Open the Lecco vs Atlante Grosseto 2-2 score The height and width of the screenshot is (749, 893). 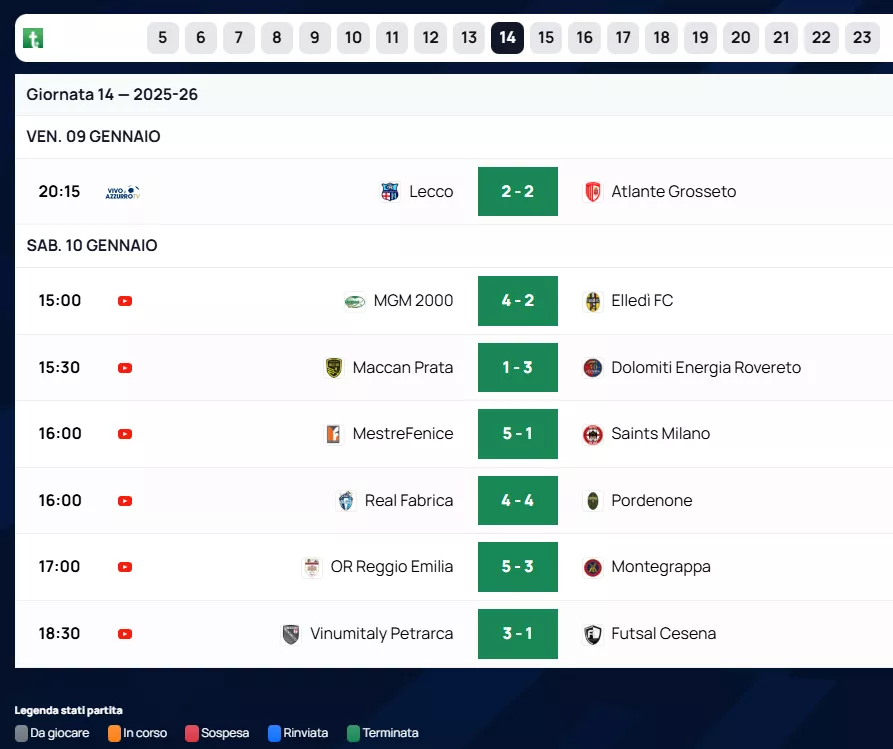[x=517, y=191]
